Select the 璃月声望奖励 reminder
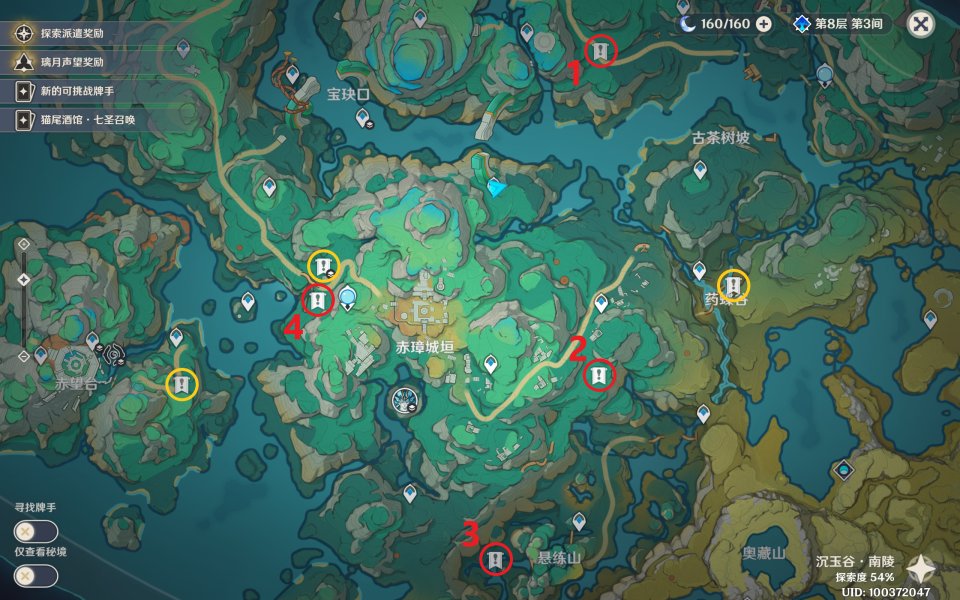The height and width of the screenshot is (600, 960). click(70, 62)
